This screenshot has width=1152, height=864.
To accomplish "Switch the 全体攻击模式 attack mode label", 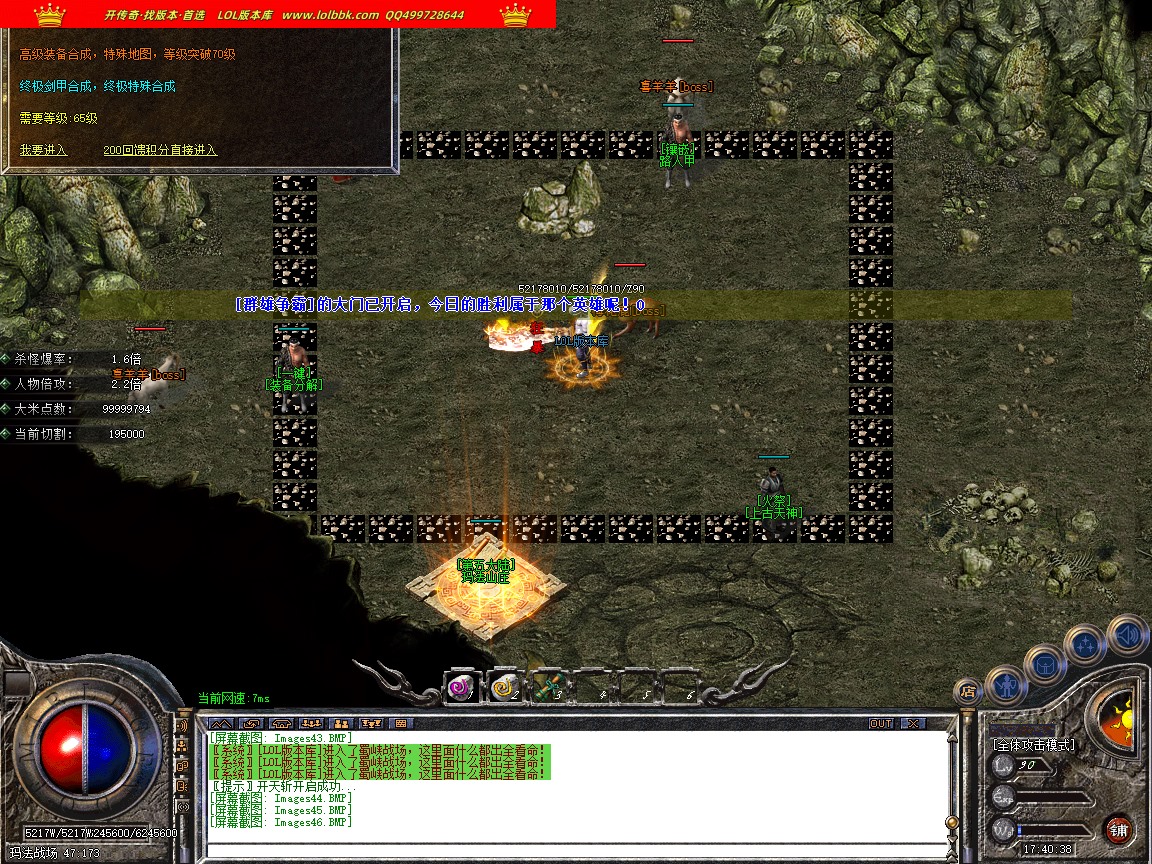I will pos(1033,745).
